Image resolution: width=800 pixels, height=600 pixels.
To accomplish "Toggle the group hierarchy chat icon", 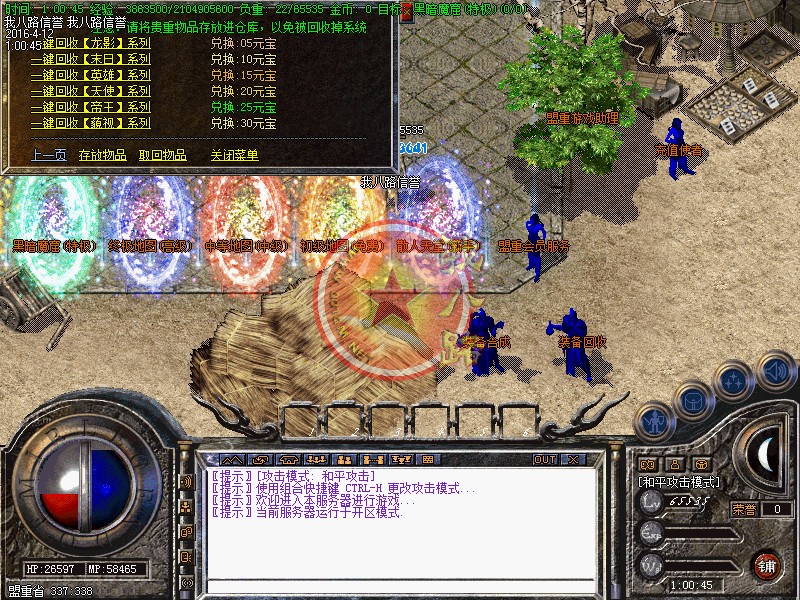I will pyautogui.click(x=186, y=507).
